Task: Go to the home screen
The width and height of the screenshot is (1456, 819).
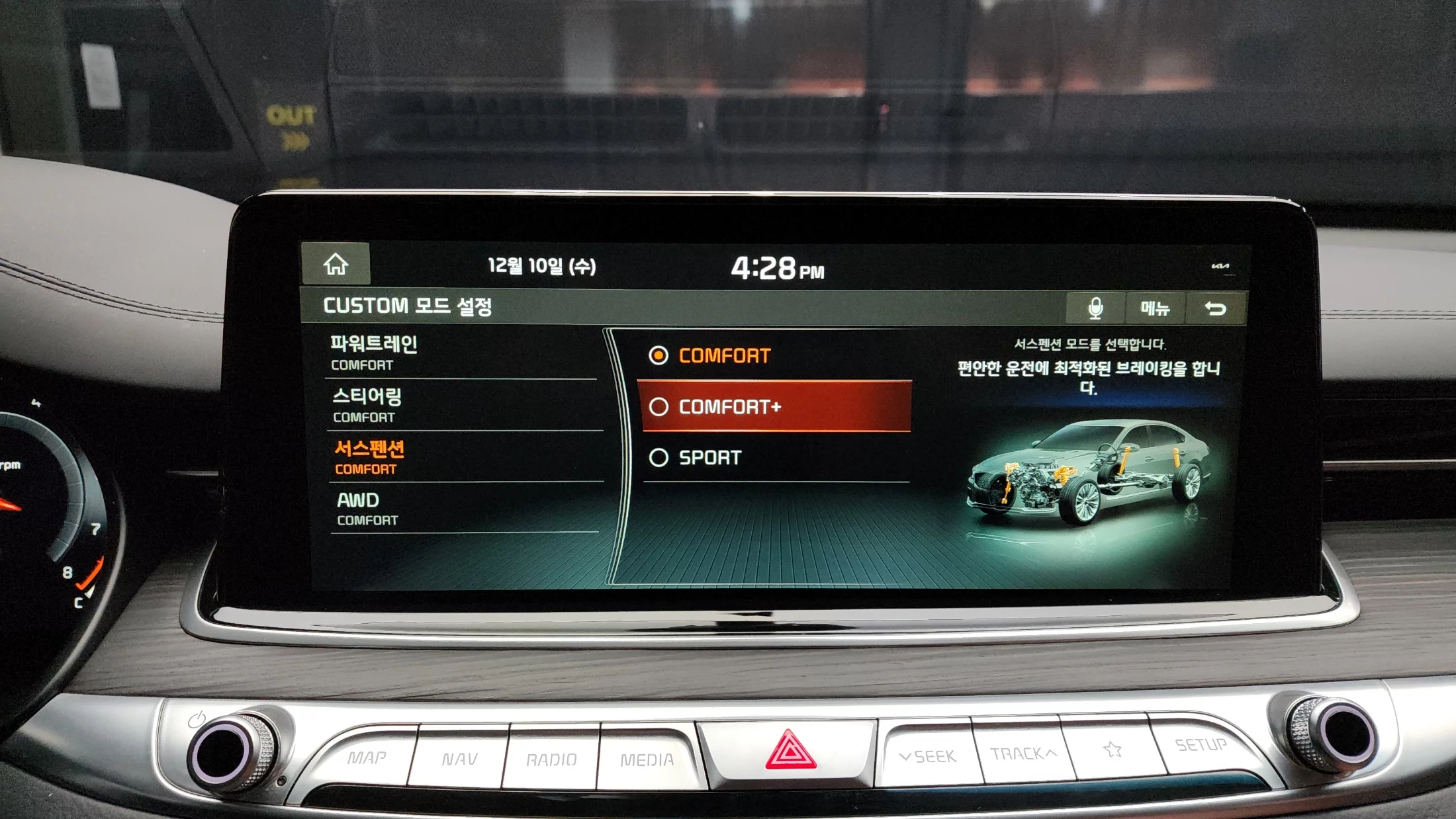Action: 336,265
